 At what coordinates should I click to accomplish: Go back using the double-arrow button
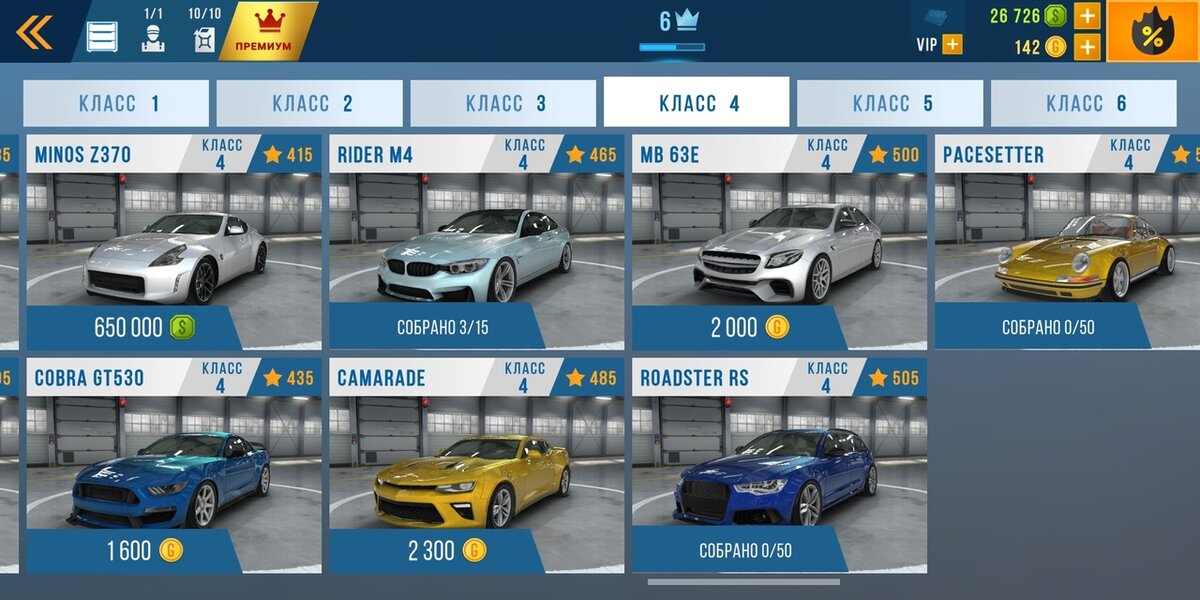(x=34, y=32)
